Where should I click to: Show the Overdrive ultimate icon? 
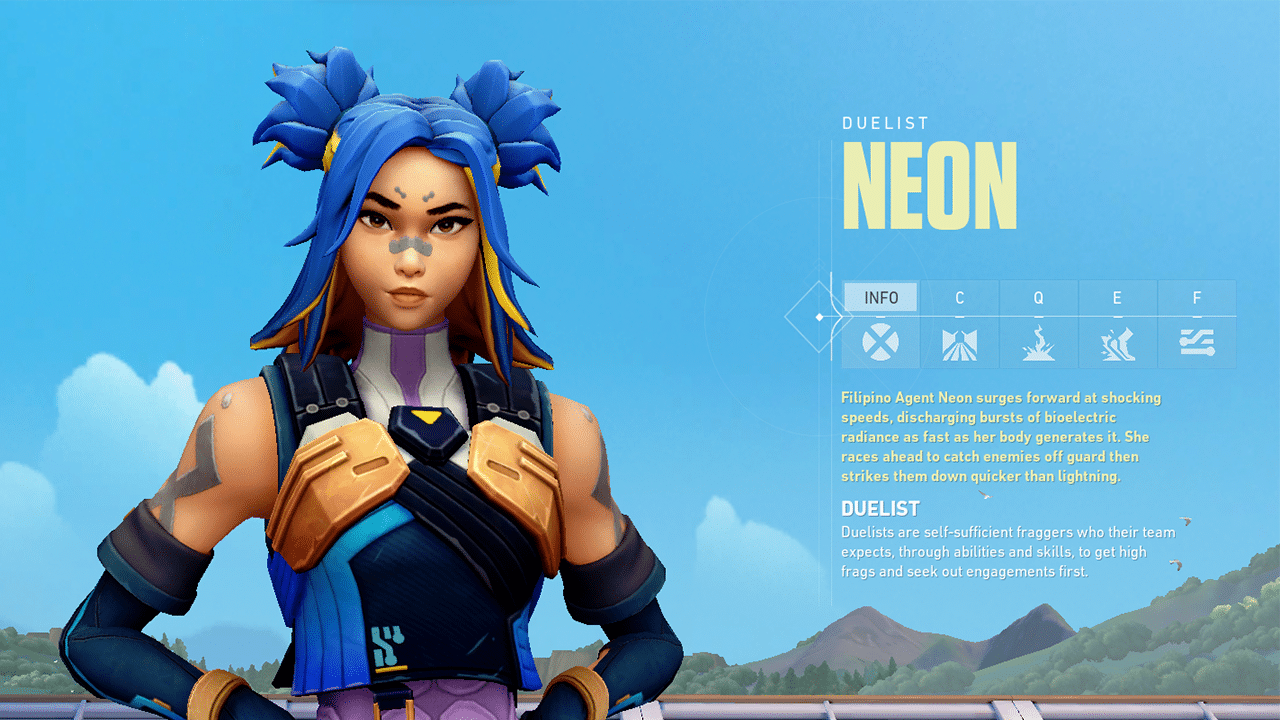click(x=1196, y=343)
